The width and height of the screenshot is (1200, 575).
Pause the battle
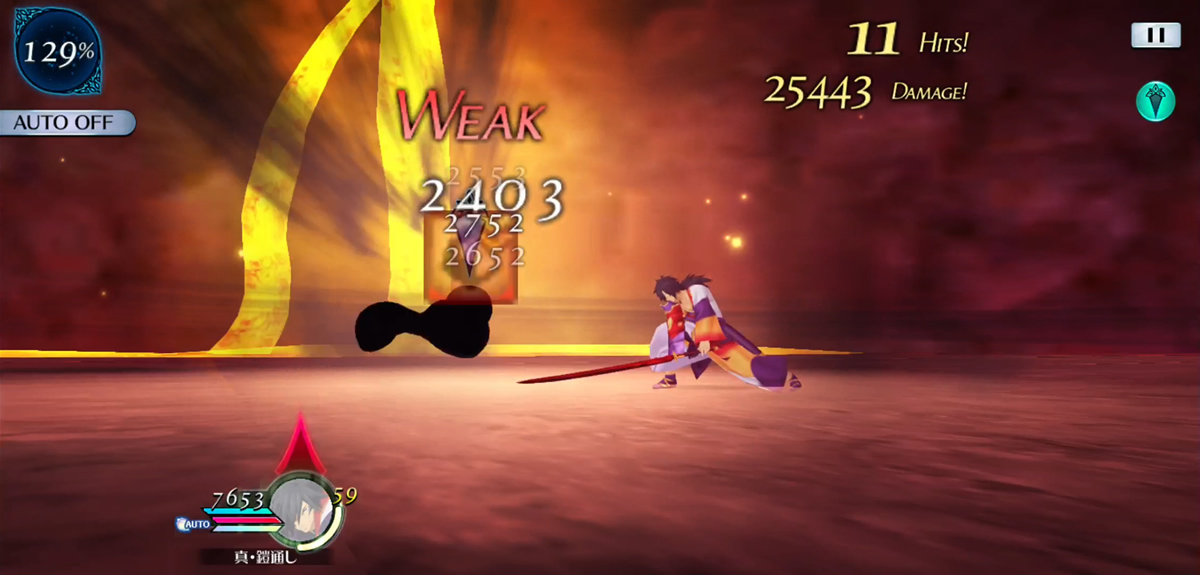(x=1155, y=35)
